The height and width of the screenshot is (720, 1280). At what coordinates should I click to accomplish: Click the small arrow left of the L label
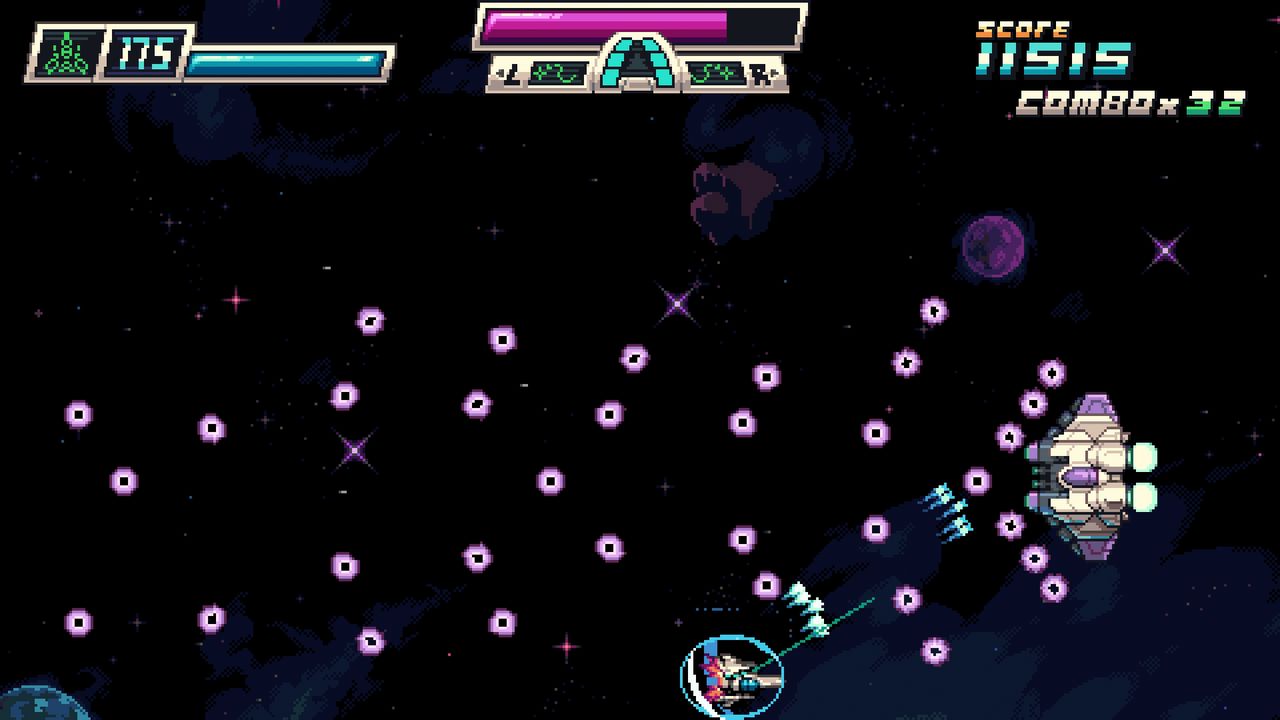tap(499, 72)
